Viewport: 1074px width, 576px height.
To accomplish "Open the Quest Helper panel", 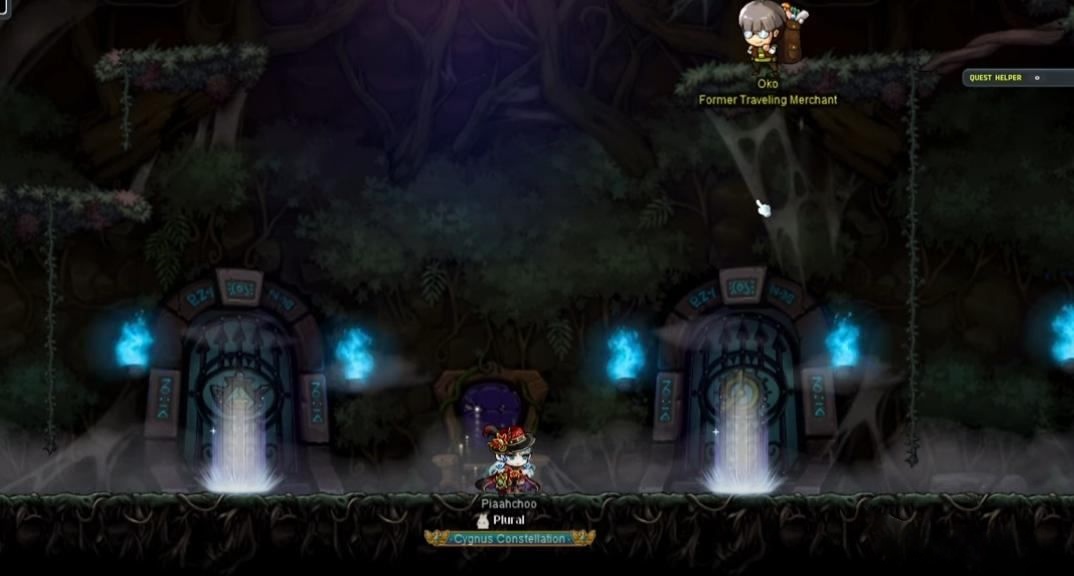I will click(995, 78).
